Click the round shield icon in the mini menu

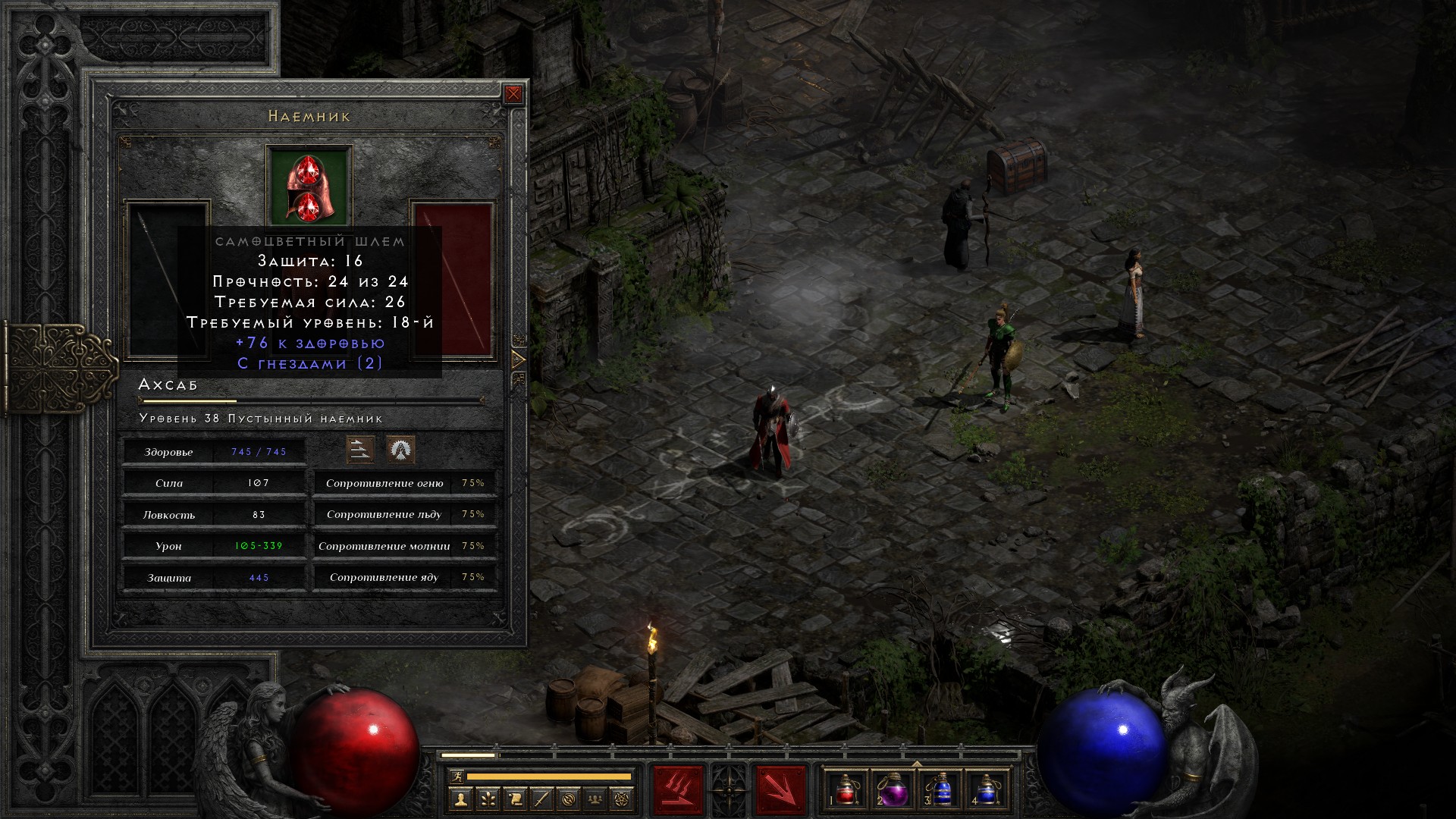click(x=570, y=799)
